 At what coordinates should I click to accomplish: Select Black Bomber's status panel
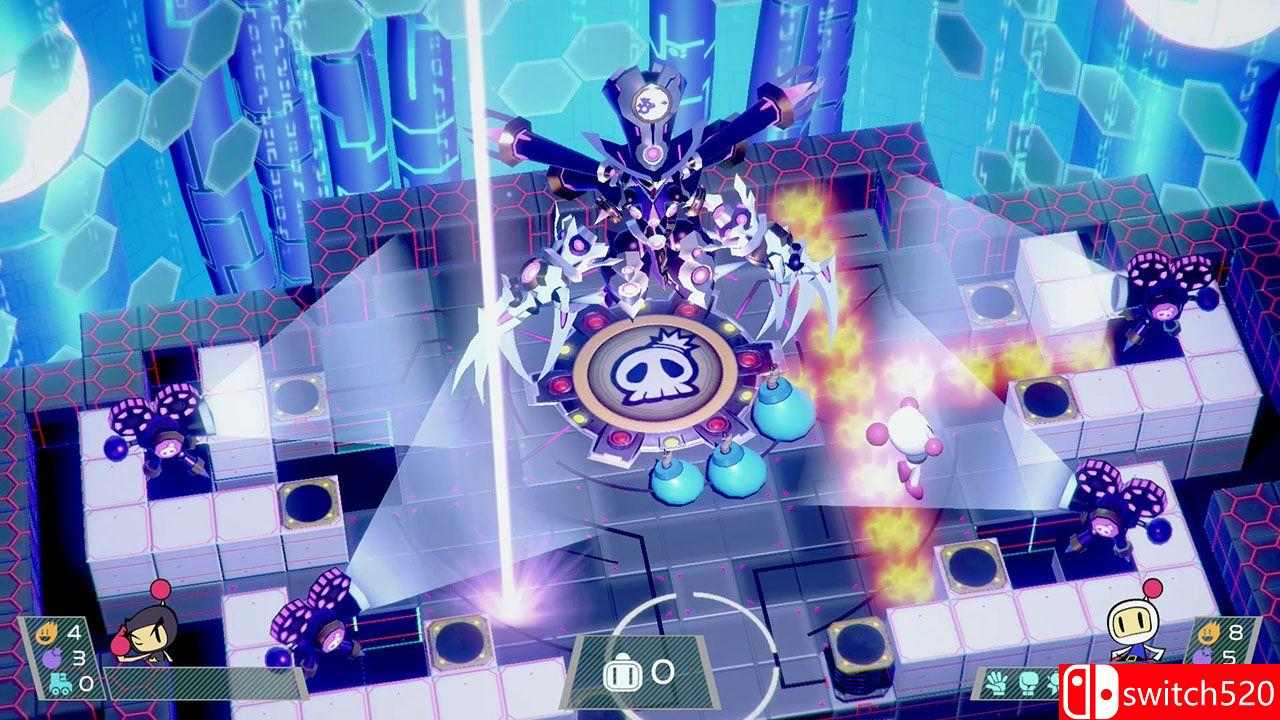(60, 657)
